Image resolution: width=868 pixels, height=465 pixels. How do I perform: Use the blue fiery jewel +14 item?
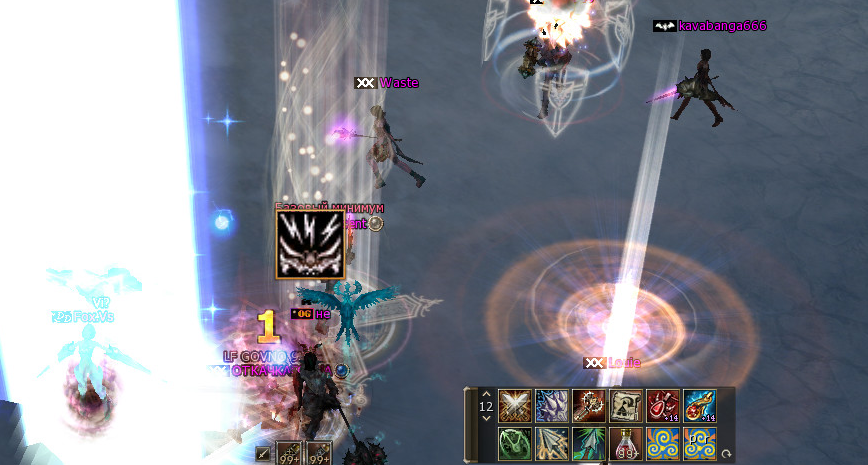tap(700, 406)
